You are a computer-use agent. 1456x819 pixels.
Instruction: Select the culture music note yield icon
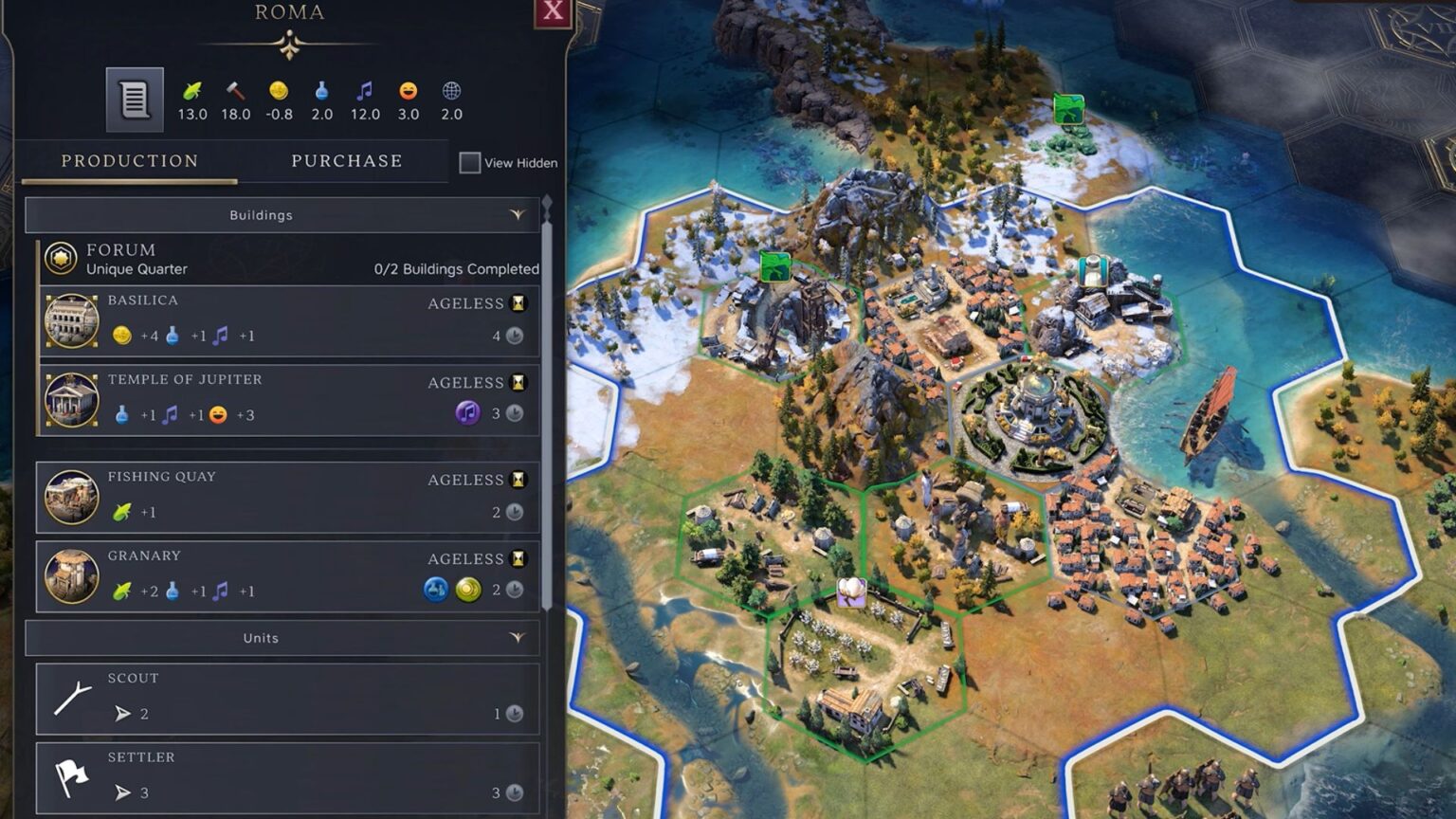coord(364,93)
